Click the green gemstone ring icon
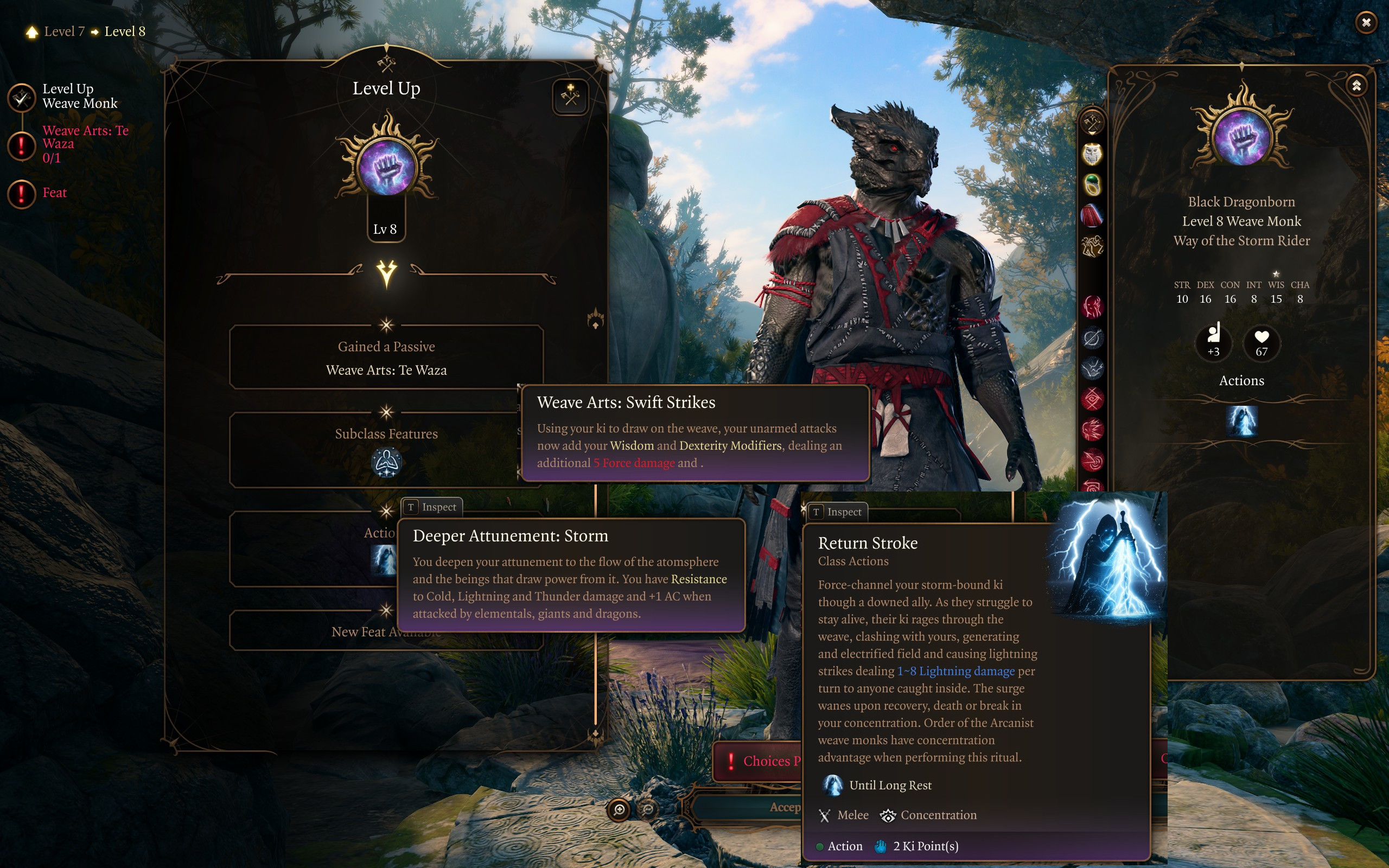The height and width of the screenshot is (868, 1389). coord(1092,185)
